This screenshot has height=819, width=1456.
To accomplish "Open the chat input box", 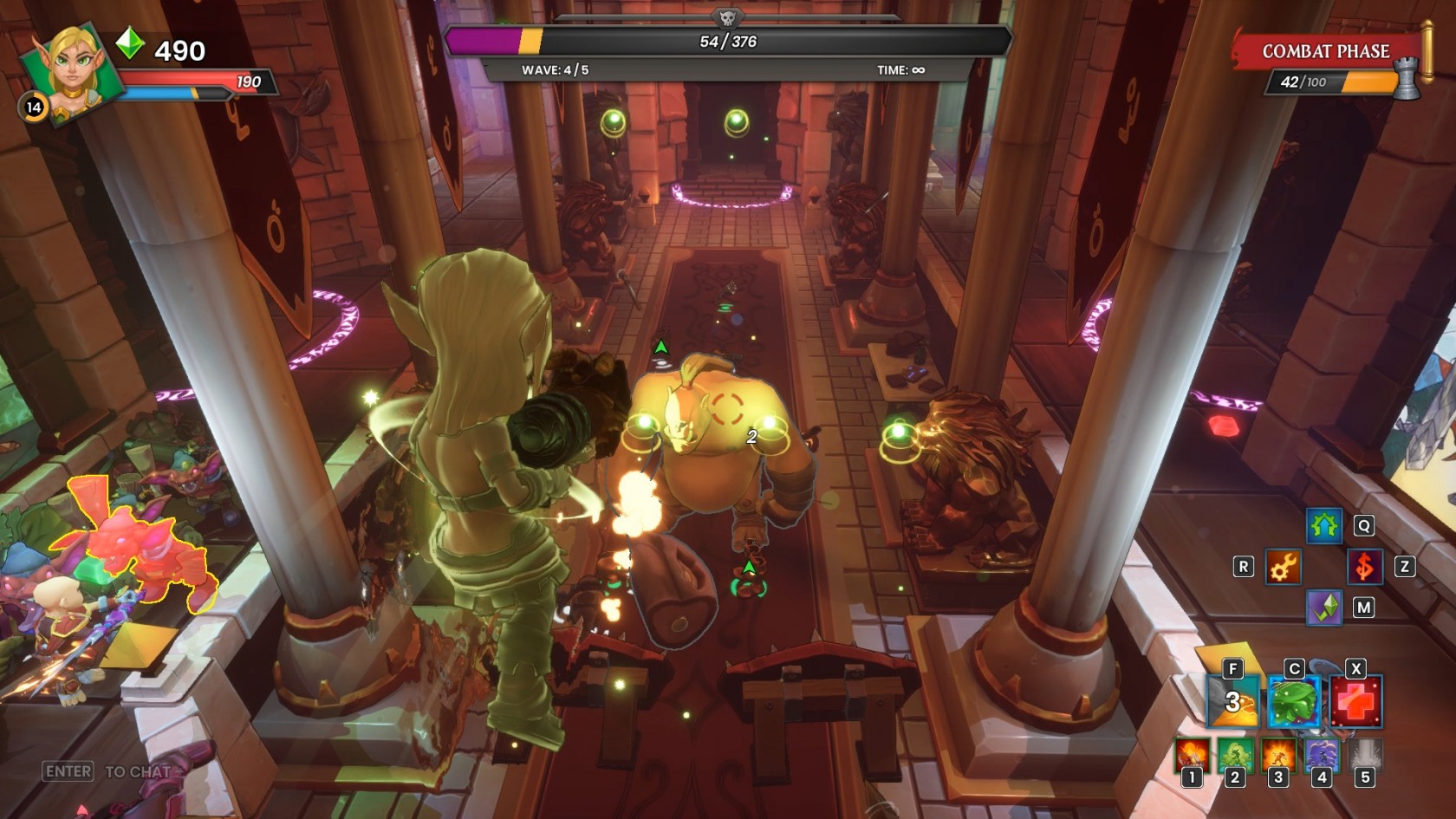I will [x=108, y=771].
